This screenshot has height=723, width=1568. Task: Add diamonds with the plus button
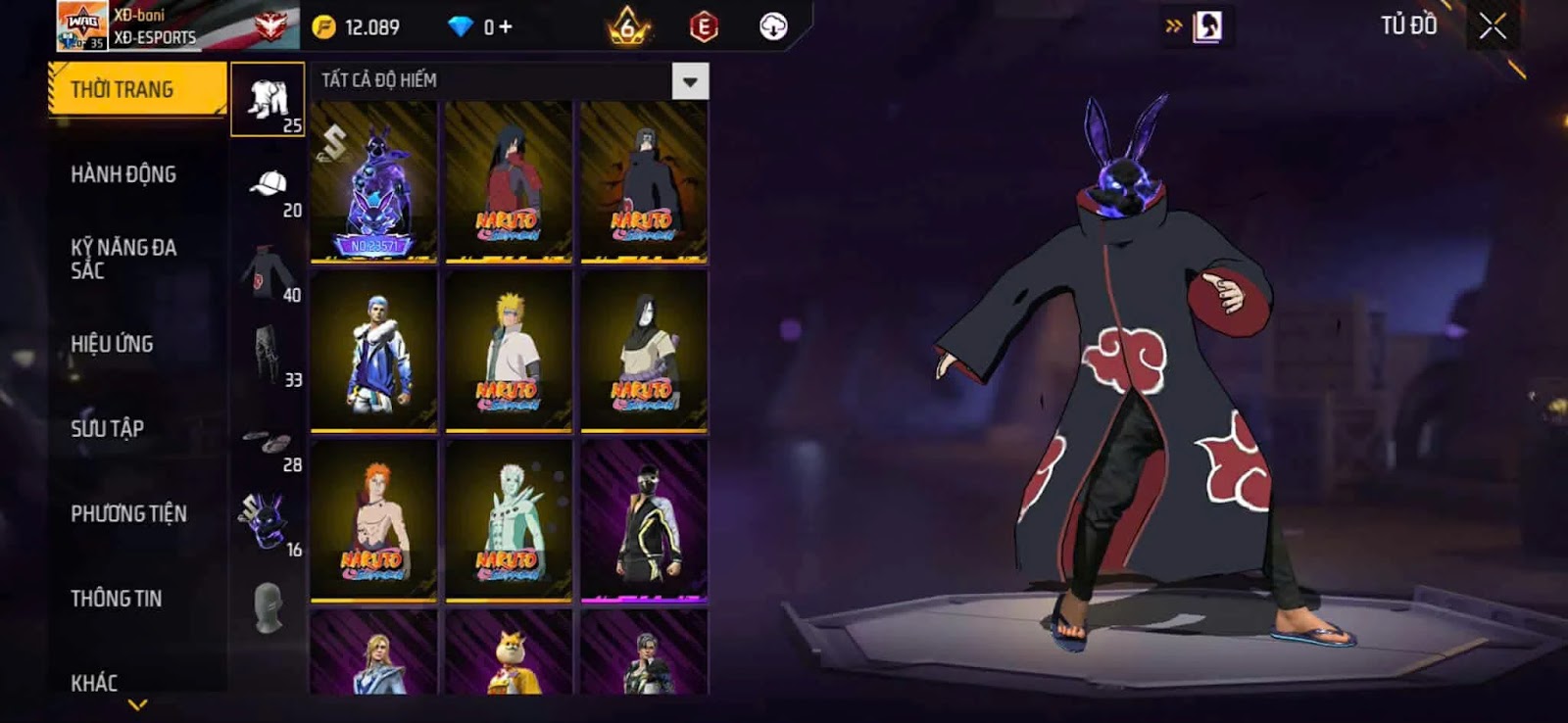click(506, 26)
